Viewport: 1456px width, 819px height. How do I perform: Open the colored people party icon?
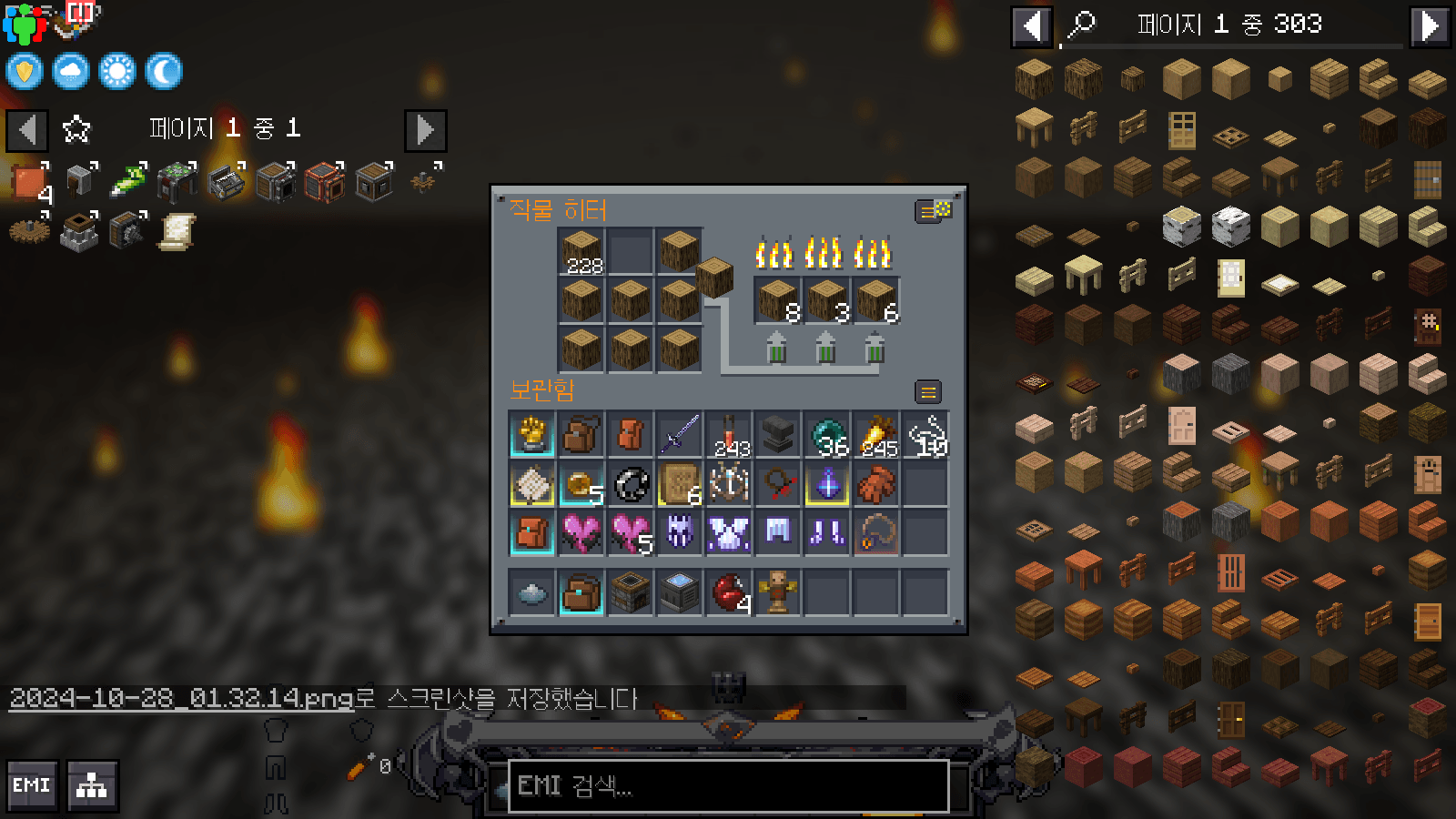pyautogui.click(x=24, y=24)
